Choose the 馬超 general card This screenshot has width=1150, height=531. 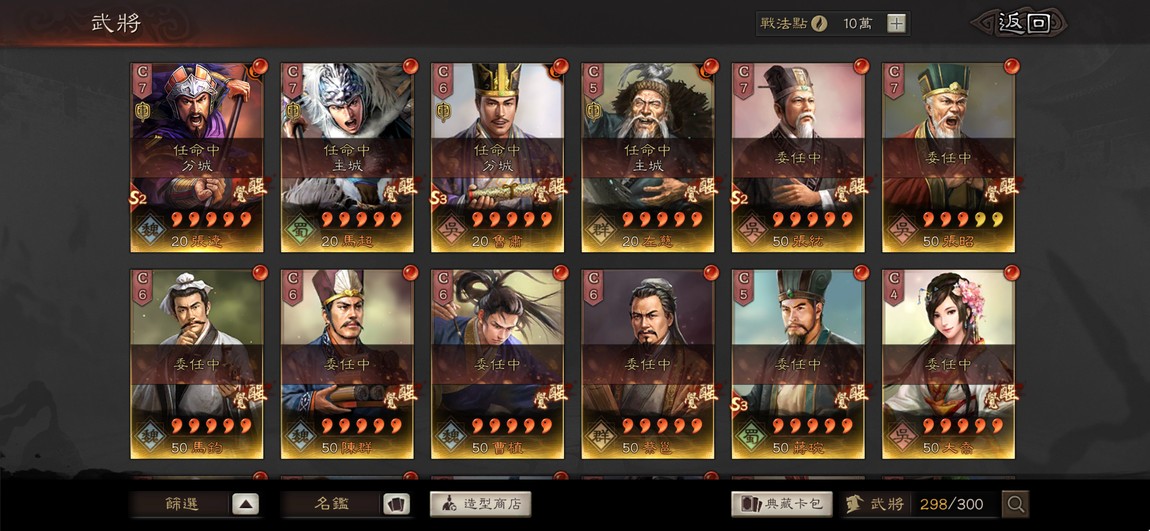tap(347, 157)
